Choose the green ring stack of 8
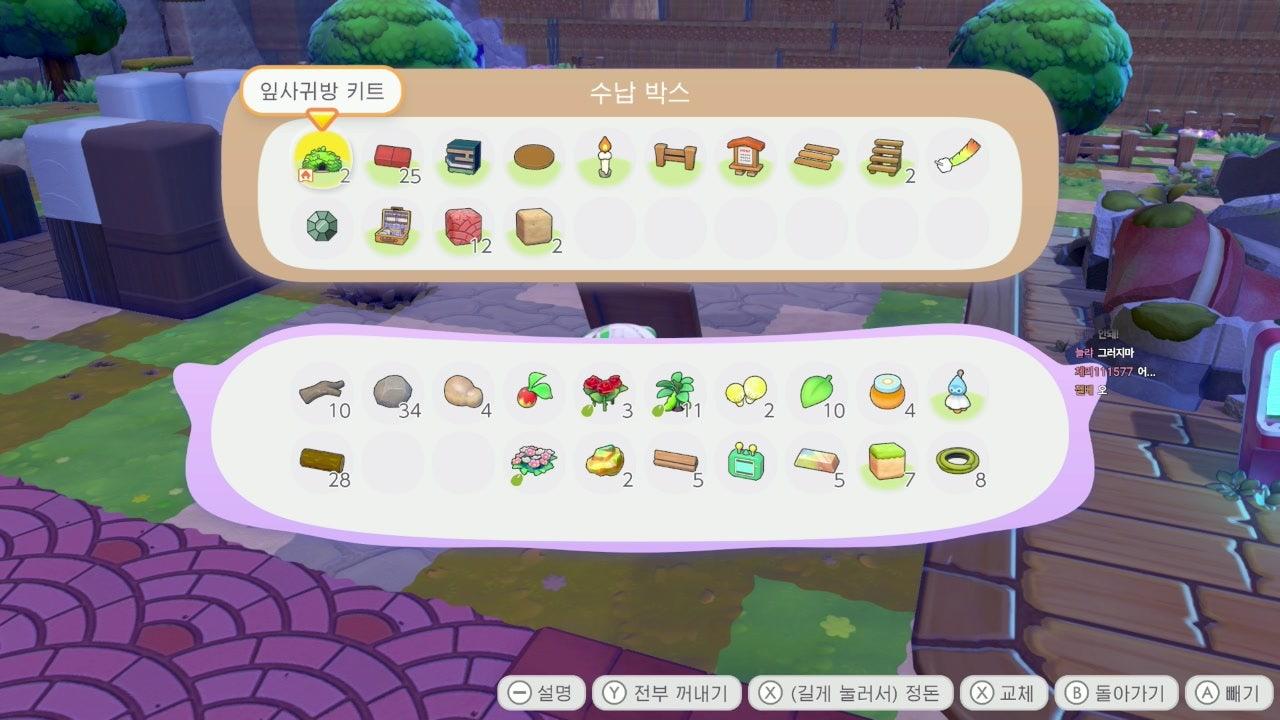 pyautogui.click(x=957, y=461)
